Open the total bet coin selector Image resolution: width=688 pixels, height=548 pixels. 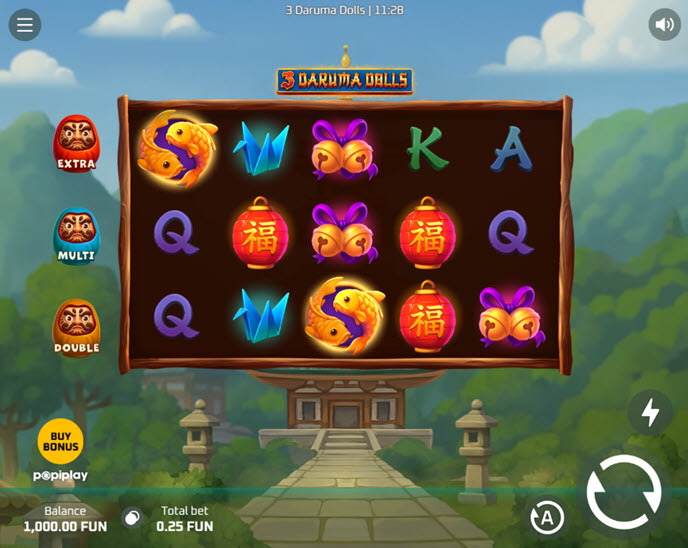click(x=132, y=518)
